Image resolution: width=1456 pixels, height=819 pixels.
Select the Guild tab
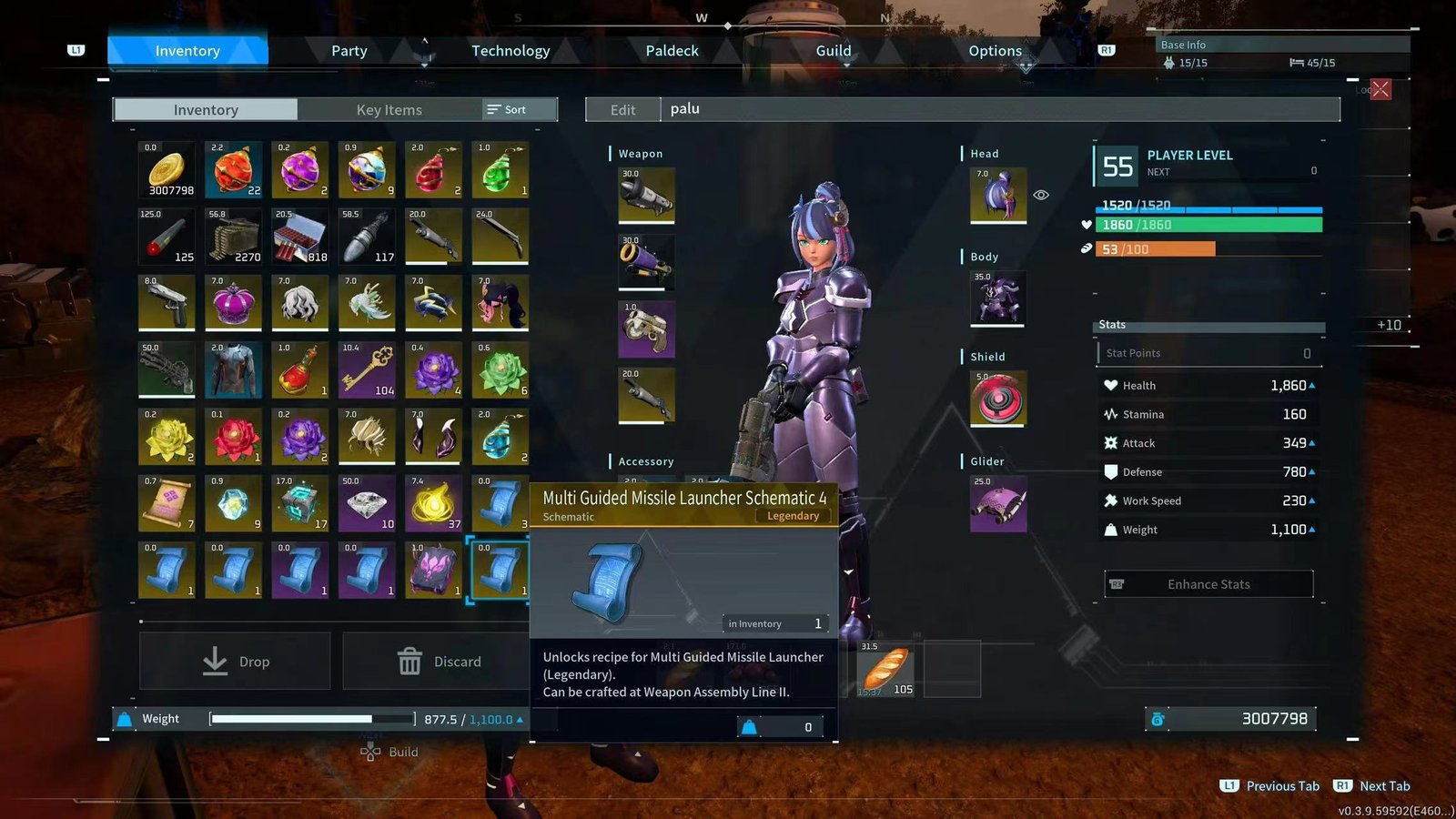[x=833, y=51]
